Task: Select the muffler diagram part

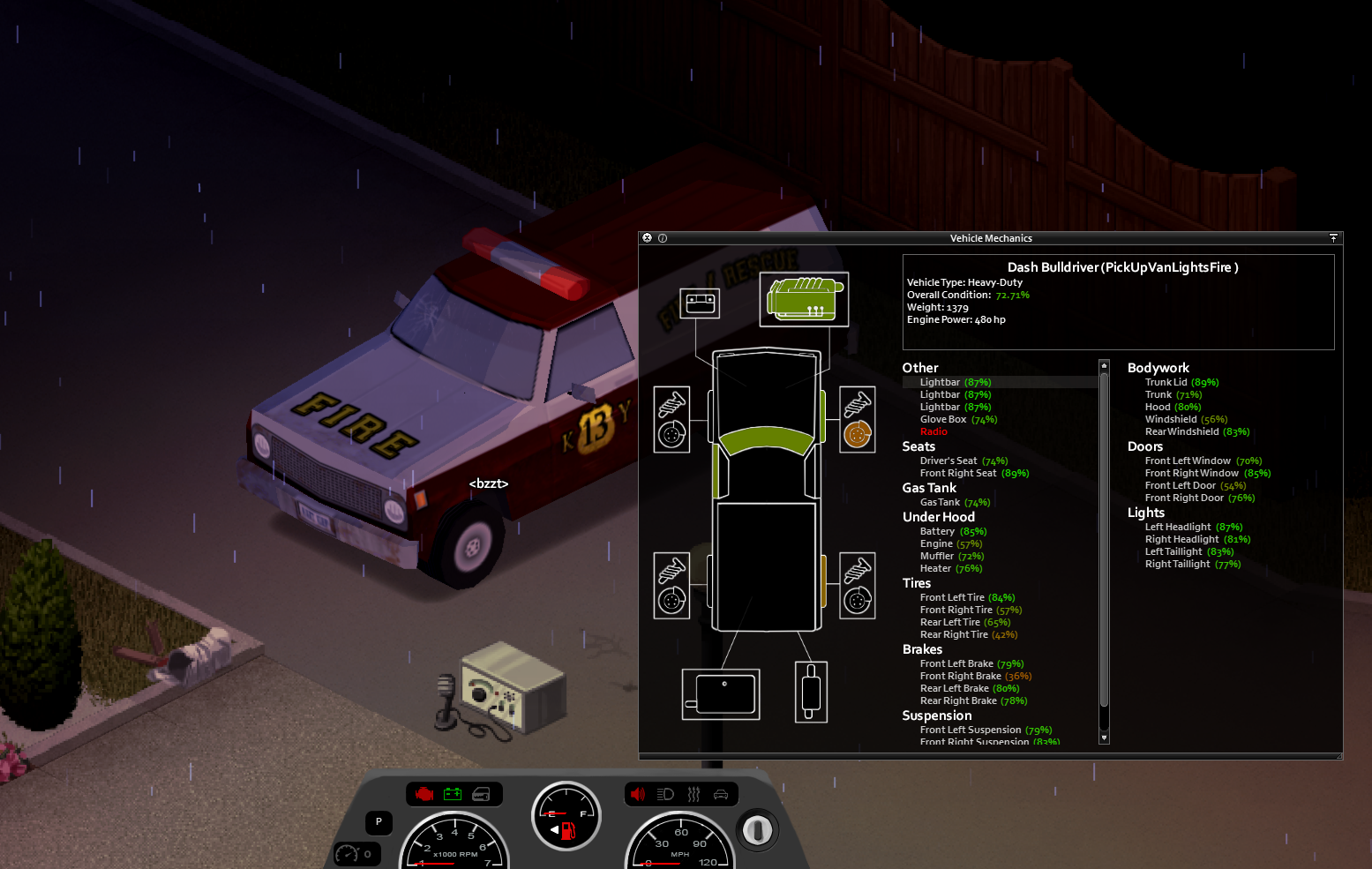Action: (x=811, y=692)
